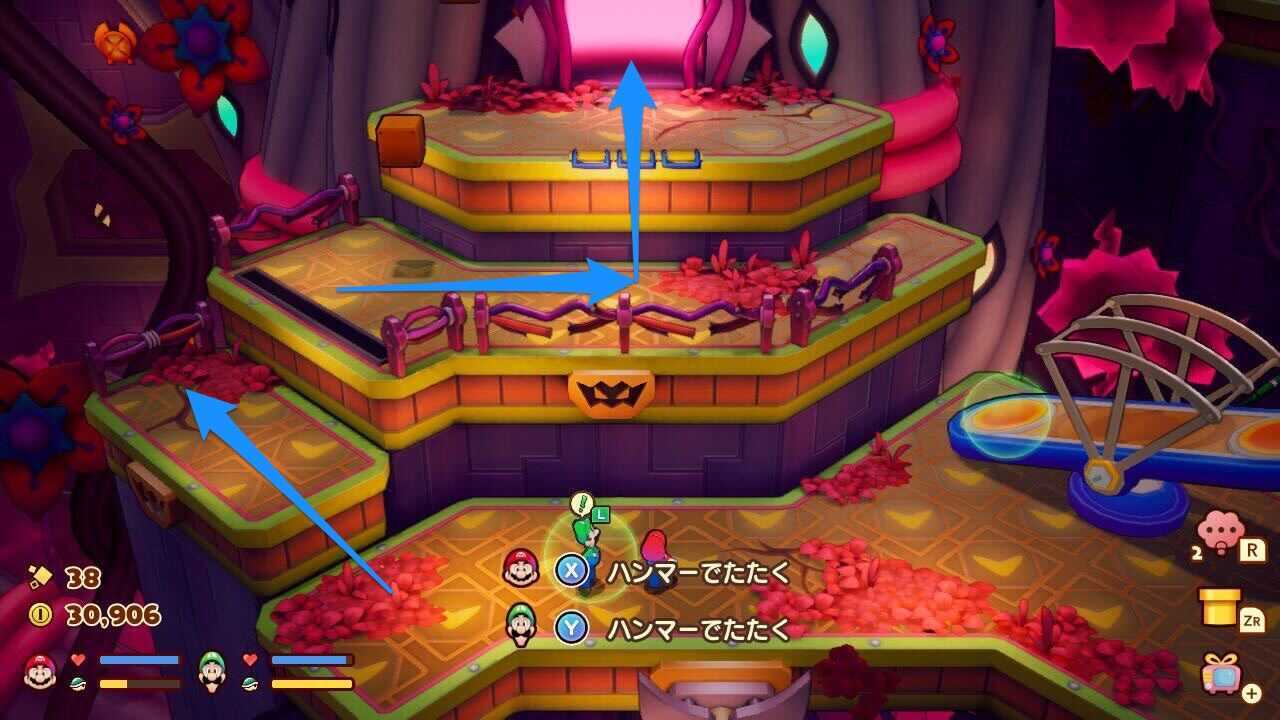1280x720 pixels.
Task: Click the Luigi portrait in the HP display
Action: coord(211,671)
